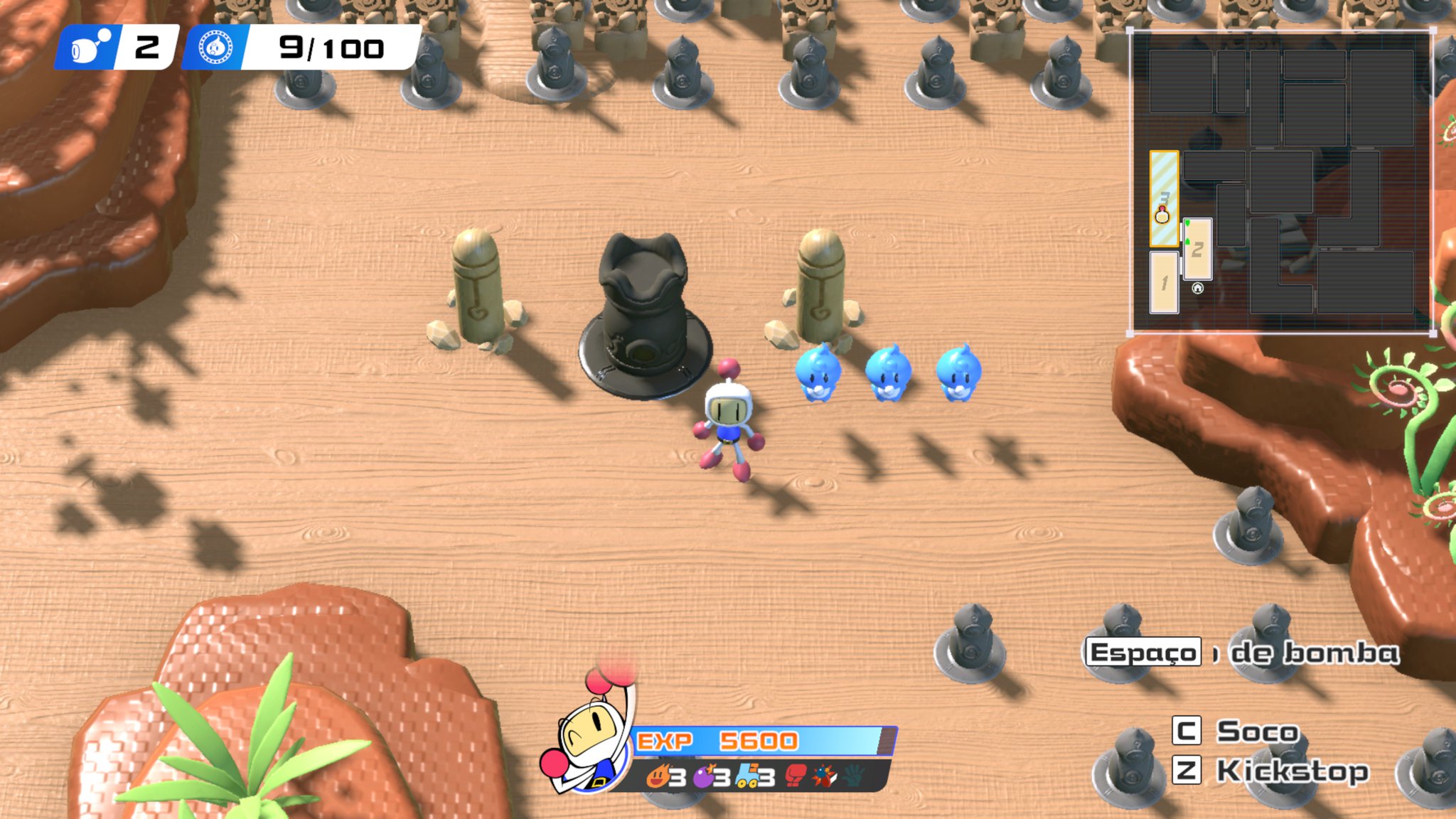The width and height of the screenshot is (1456, 819).
Task: Click the Bomberman player marker on minimap
Action: click(1162, 214)
